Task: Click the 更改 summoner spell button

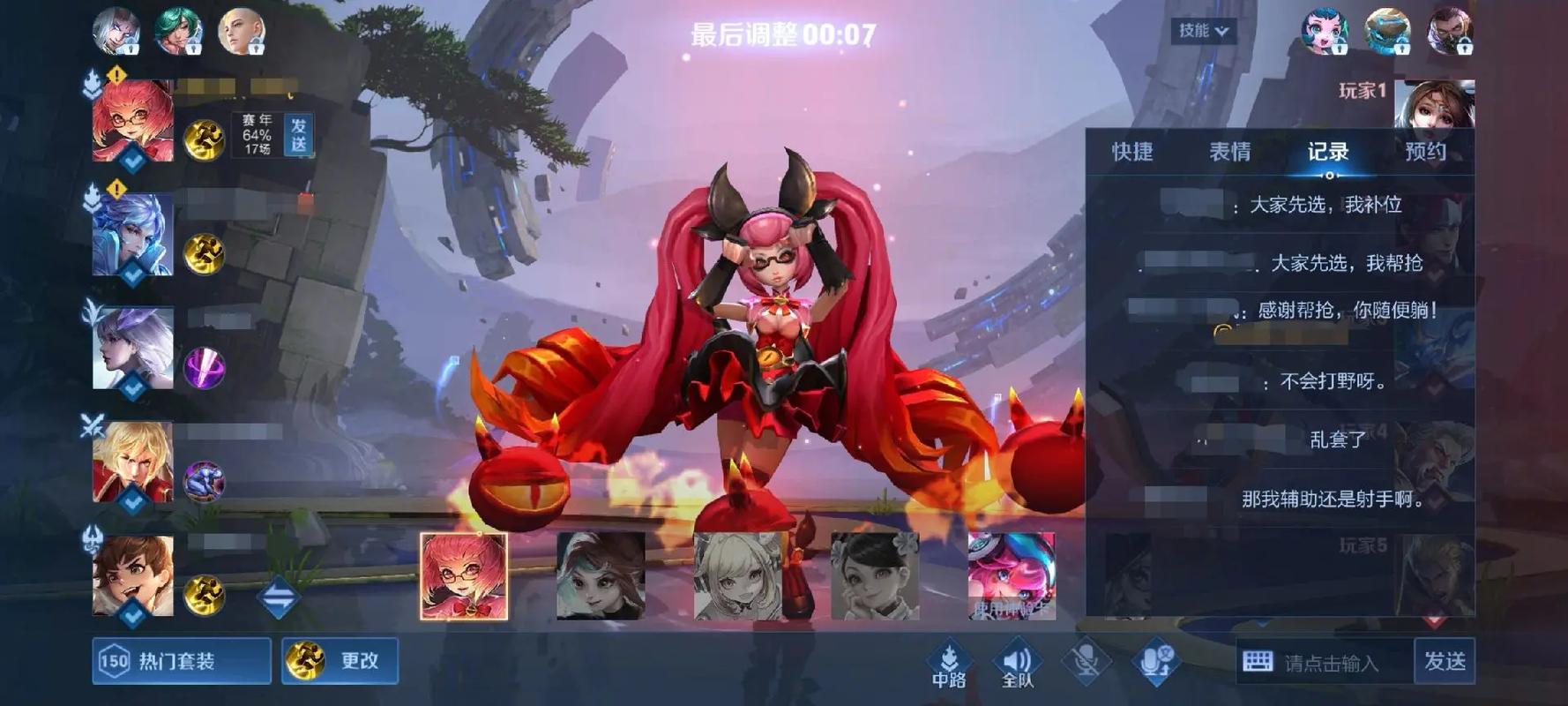Action: 340,661
